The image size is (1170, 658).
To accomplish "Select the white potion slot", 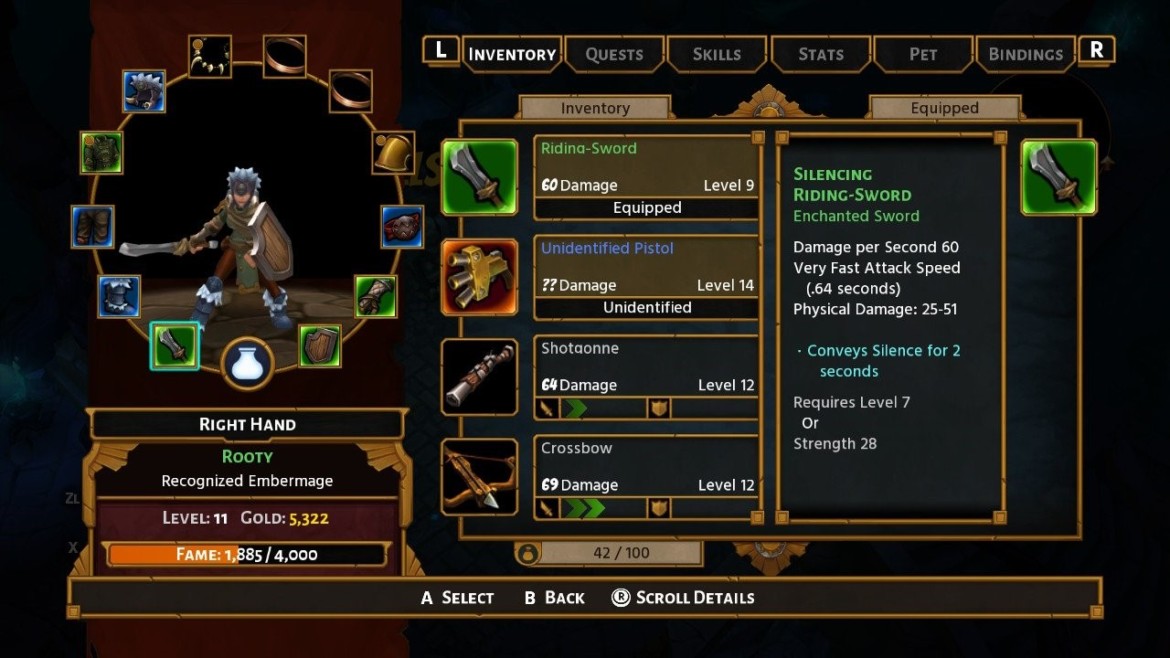I will point(247,362).
